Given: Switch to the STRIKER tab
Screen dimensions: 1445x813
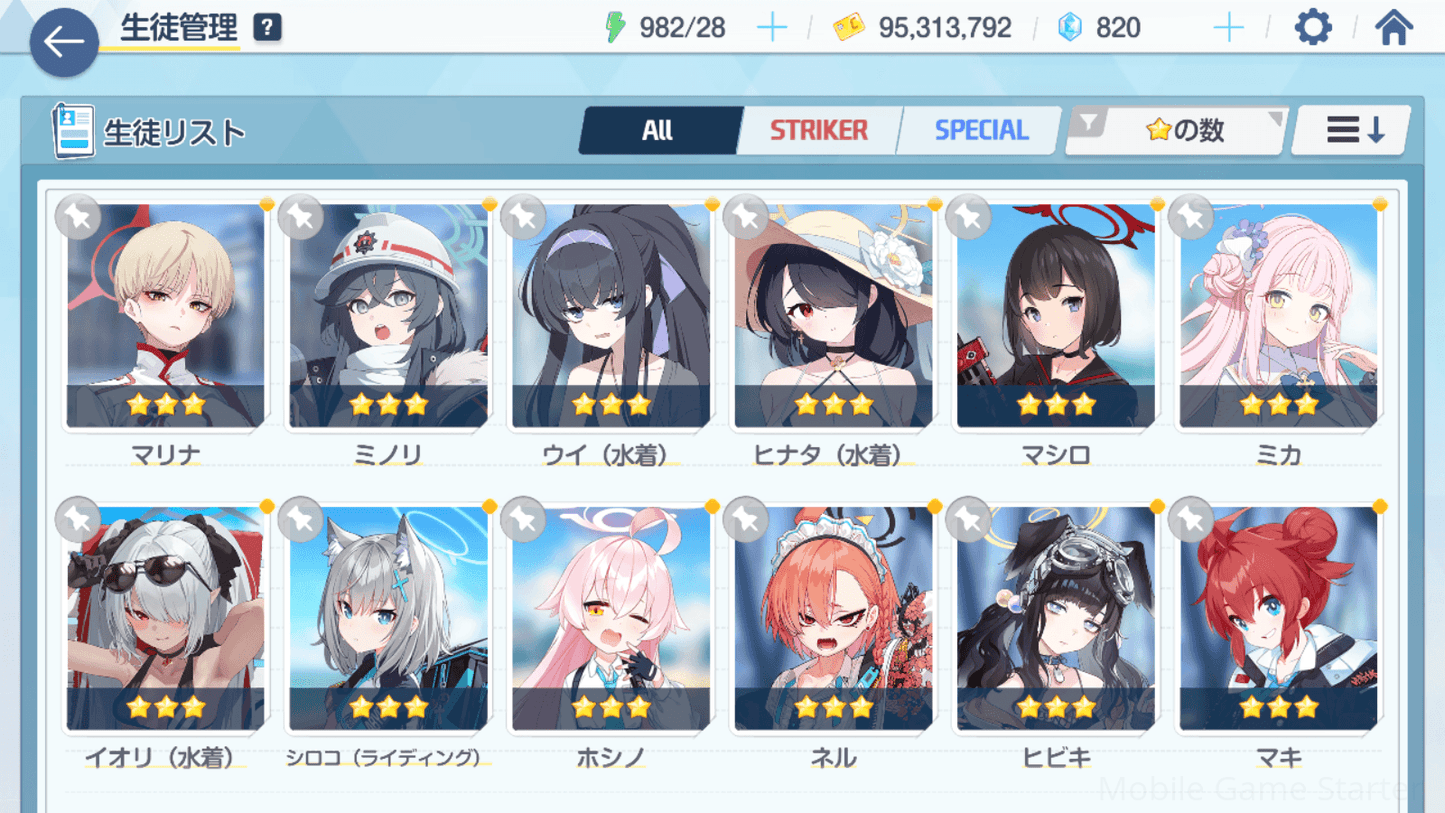Looking at the screenshot, I should point(819,130).
